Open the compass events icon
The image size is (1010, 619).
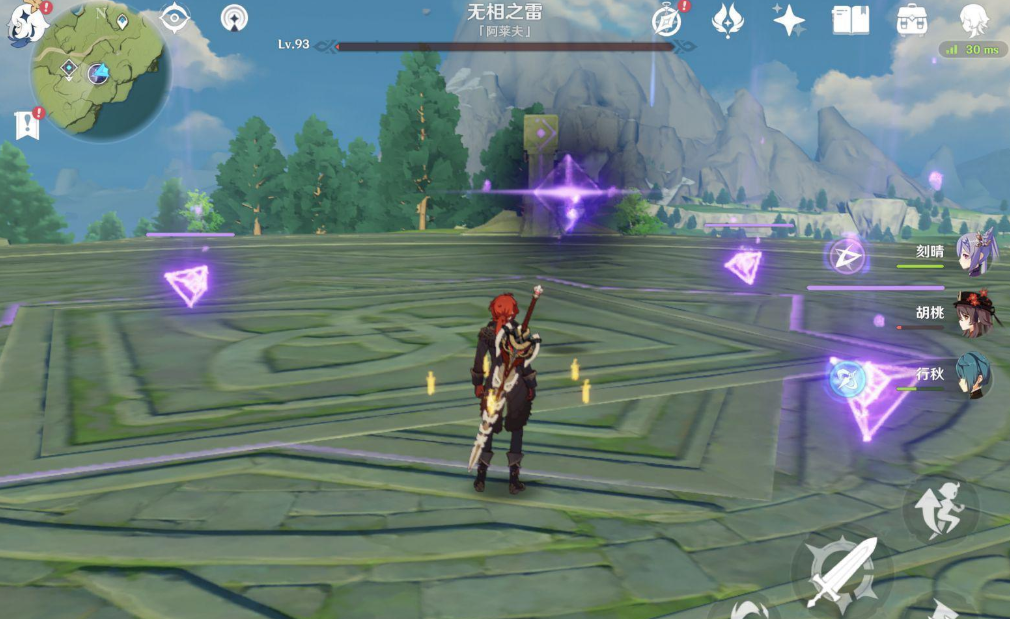tap(667, 20)
